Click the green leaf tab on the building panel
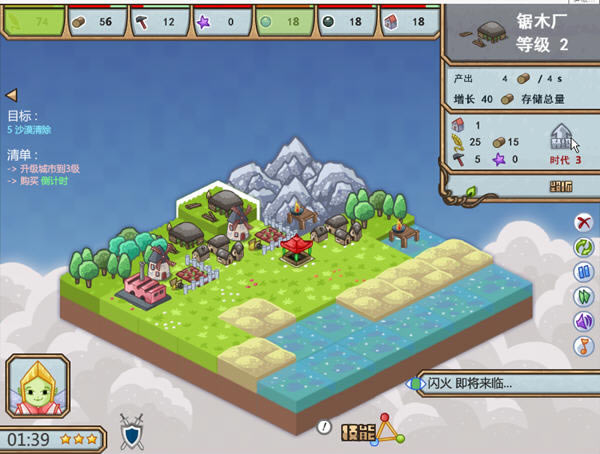This screenshot has height=454, width=600. click(x=471, y=191)
